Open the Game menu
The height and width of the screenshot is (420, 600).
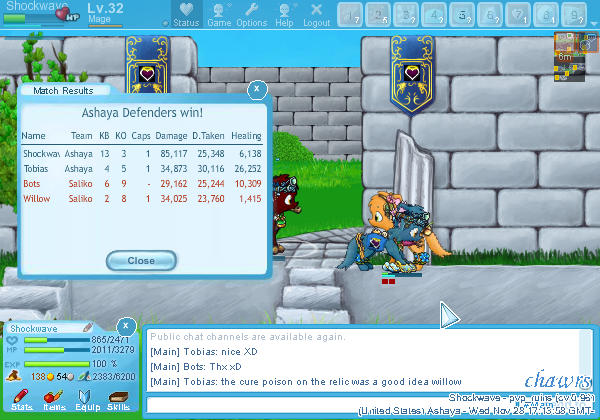[x=219, y=14]
